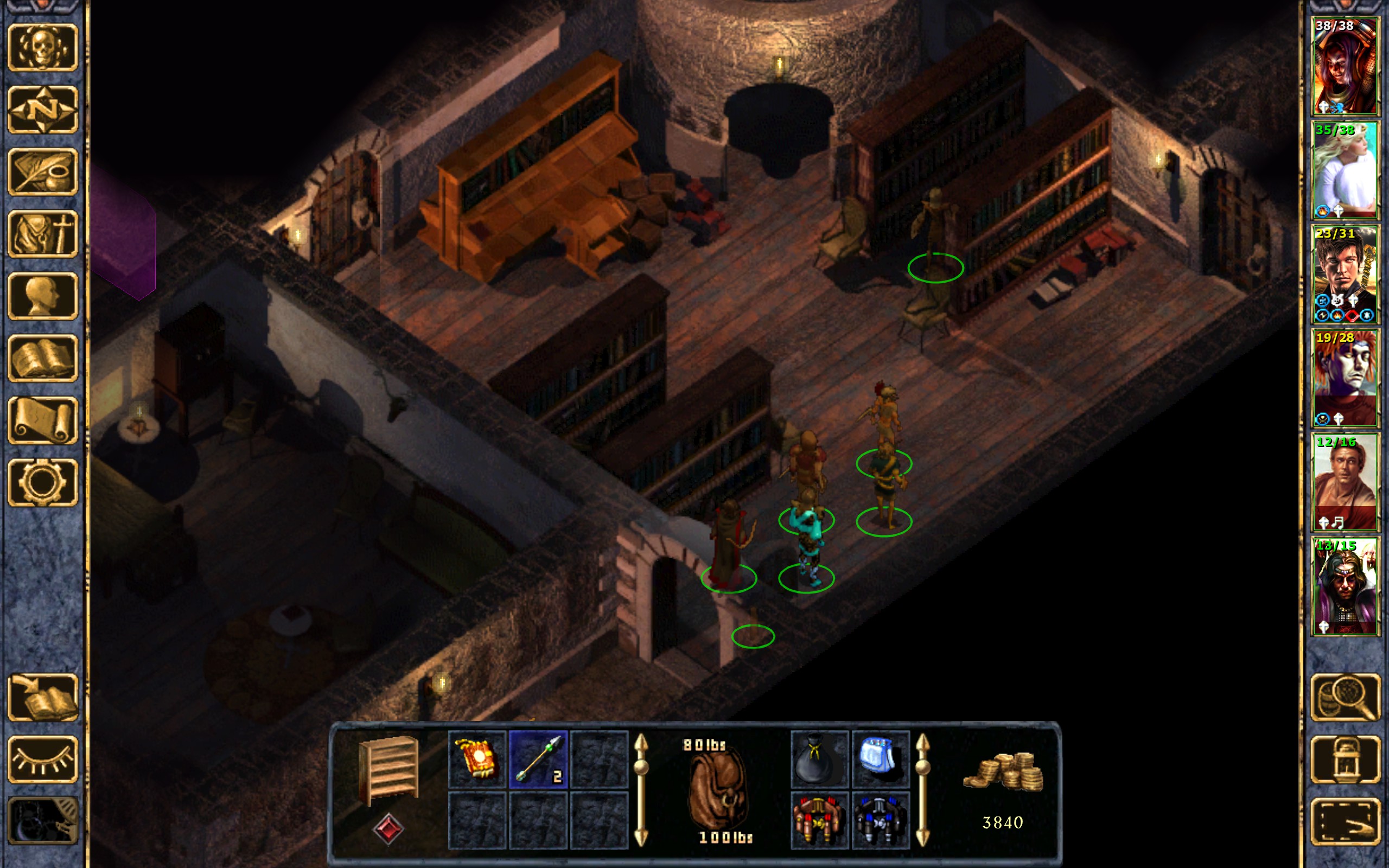The image size is (1389, 868).
Task: Open the options gear button
Action: point(42,482)
